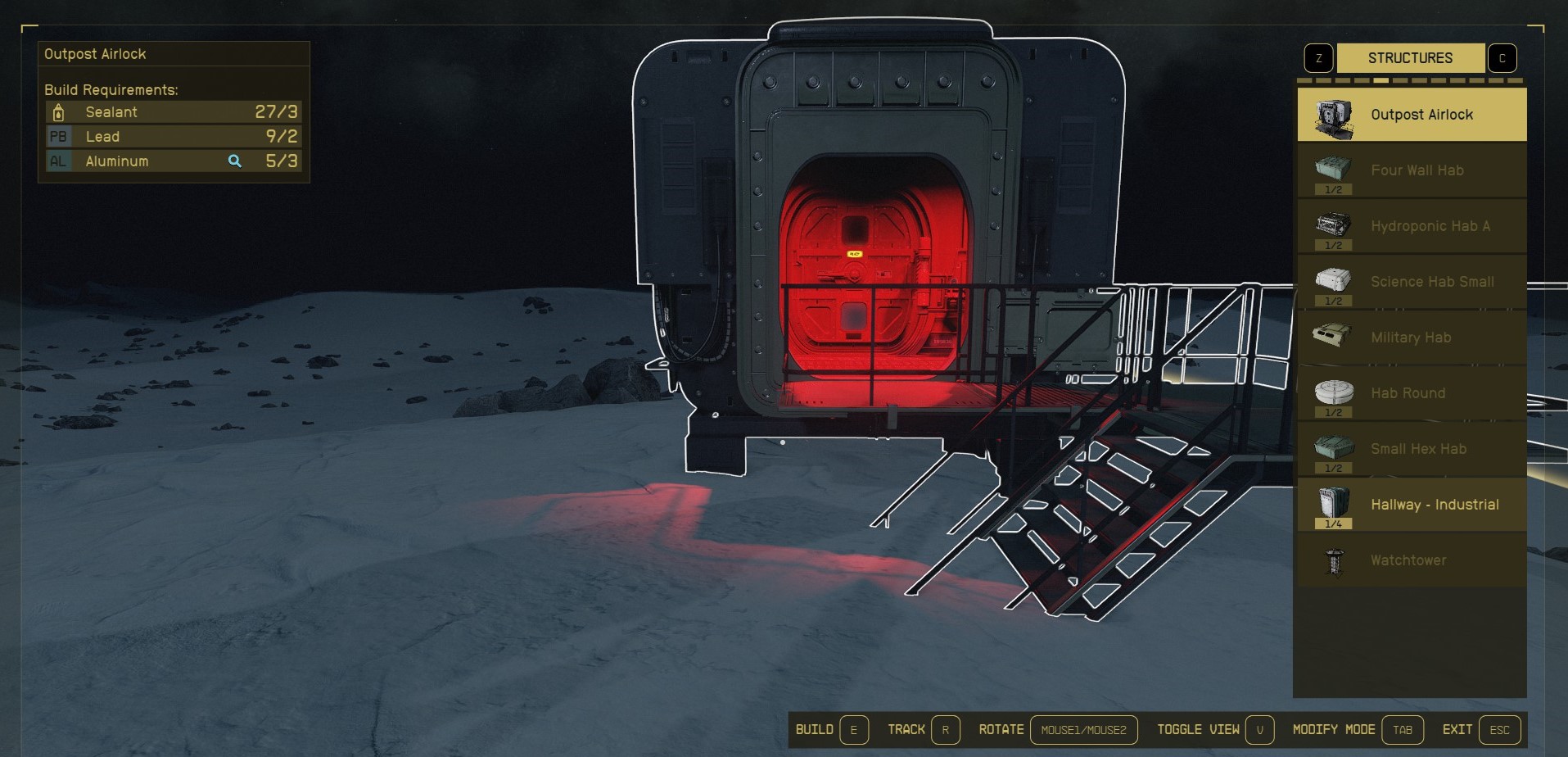Image resolution: width=1568 pixels, height=757 pixels.
Task: Select Hallway - Industrial from the list
Action: pos(1412,505)
